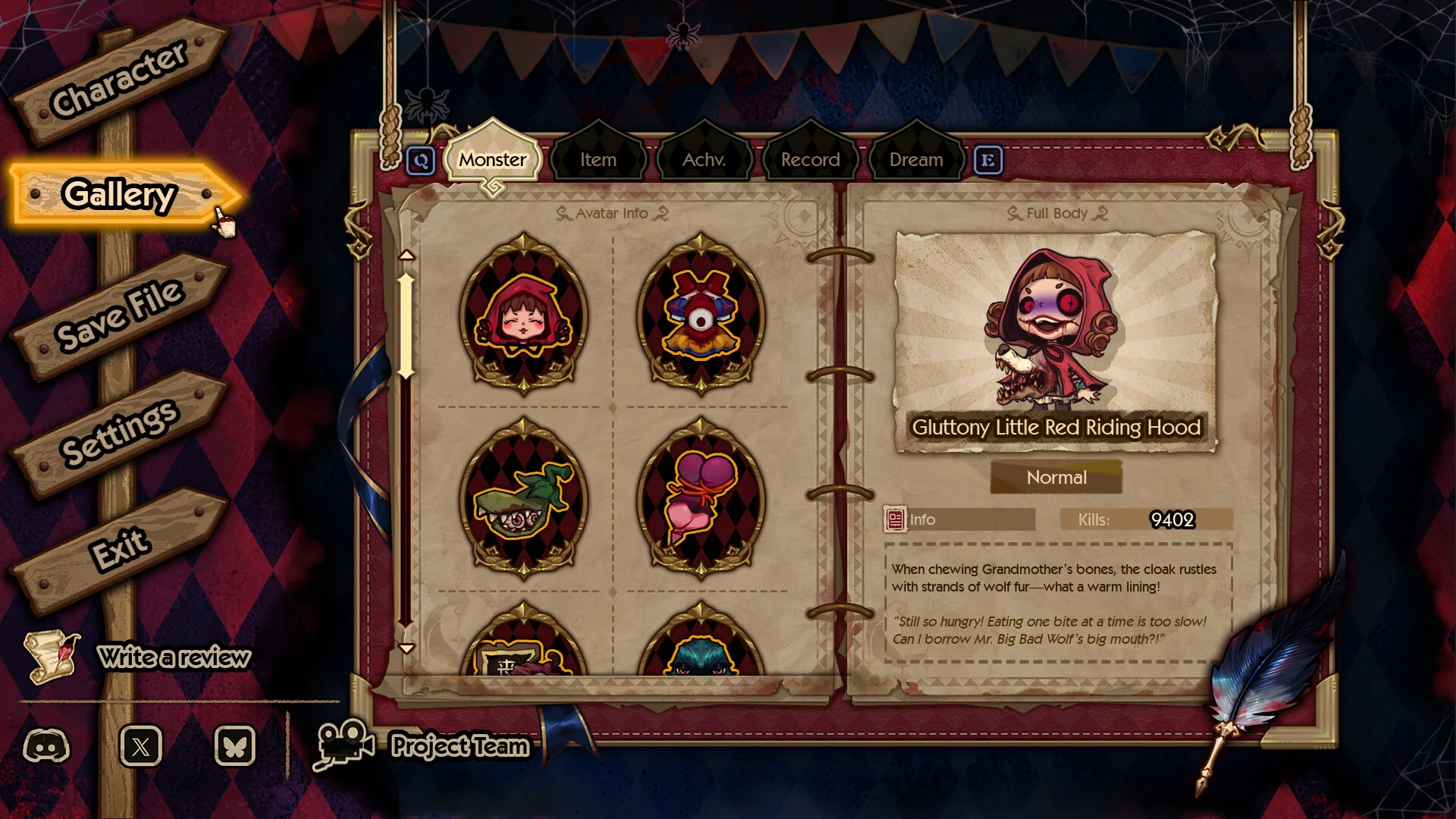1456x819 pixels.
Task: Switch to the Dream tab
Action: [x=916, y=160]
